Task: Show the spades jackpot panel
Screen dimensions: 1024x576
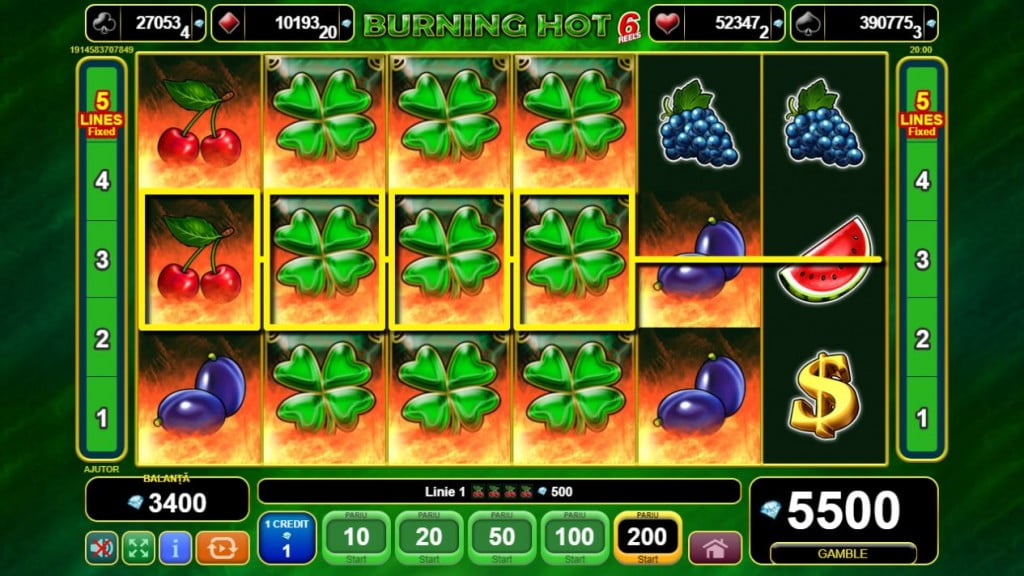Action: tap(864, 23)
